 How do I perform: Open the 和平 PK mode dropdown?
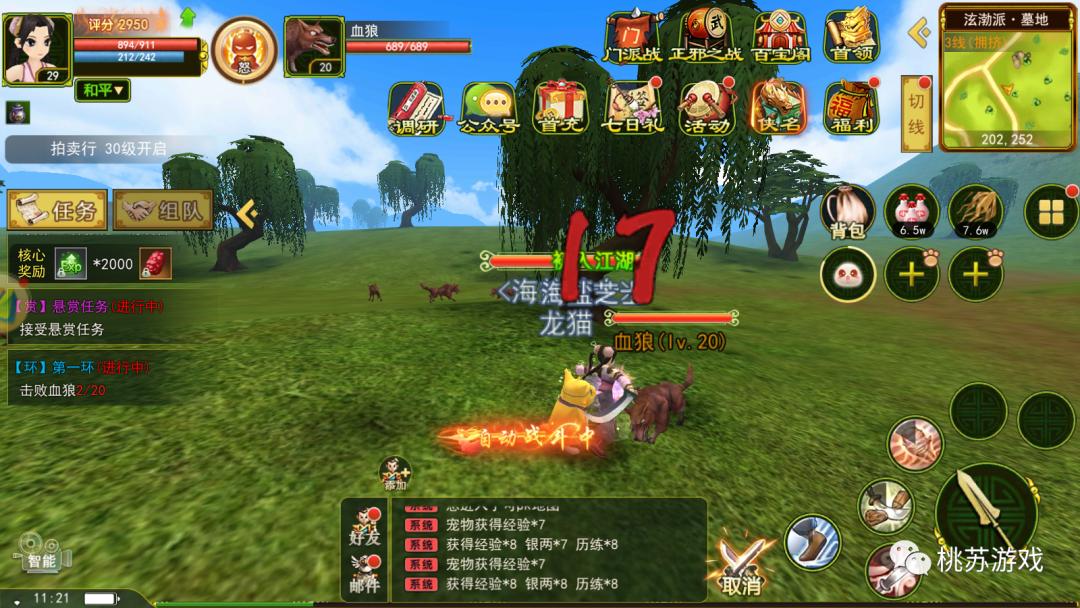[104, 91]
